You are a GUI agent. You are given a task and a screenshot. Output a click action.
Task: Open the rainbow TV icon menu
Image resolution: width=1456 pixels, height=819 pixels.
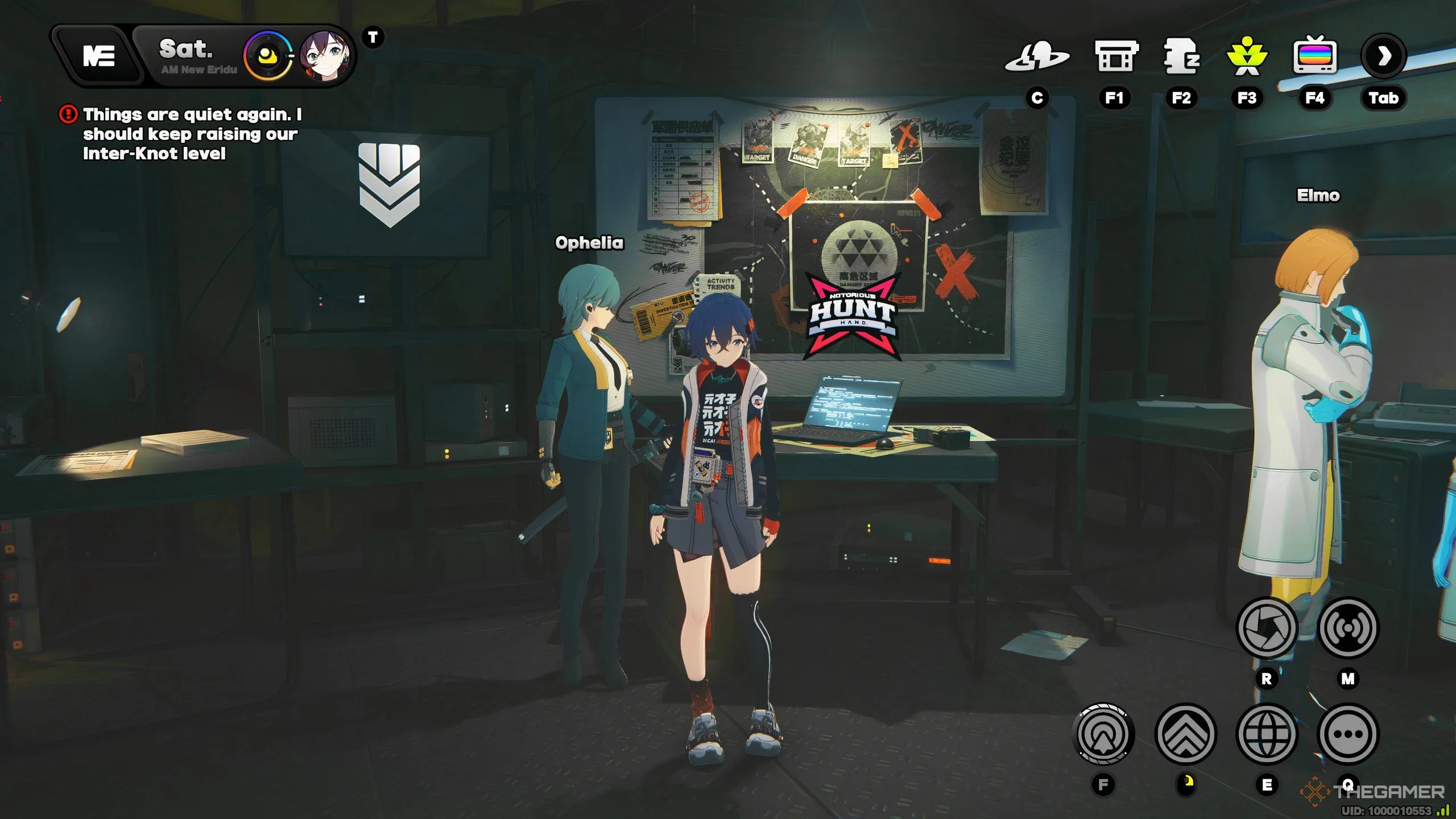(1314, 56)
